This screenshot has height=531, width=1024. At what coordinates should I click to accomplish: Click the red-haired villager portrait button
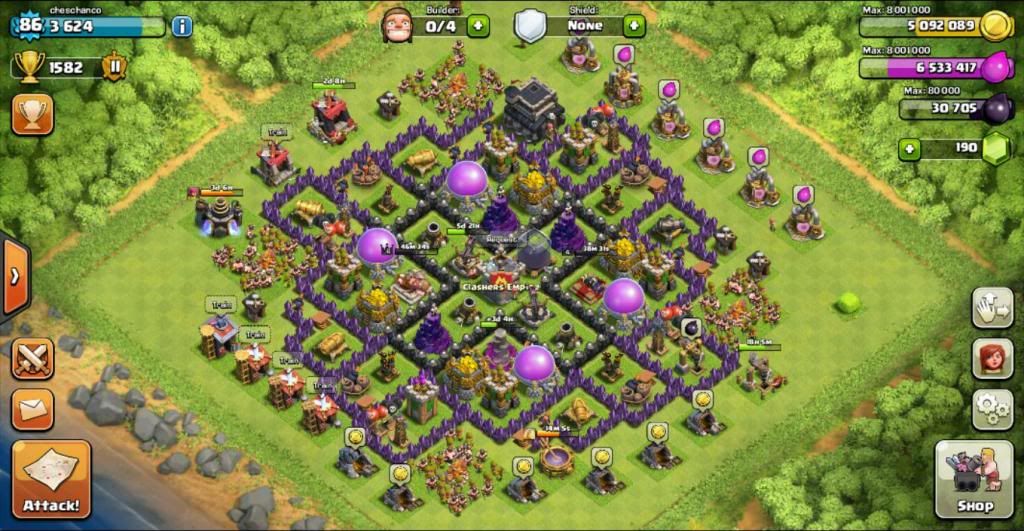(x=992, y=359)
